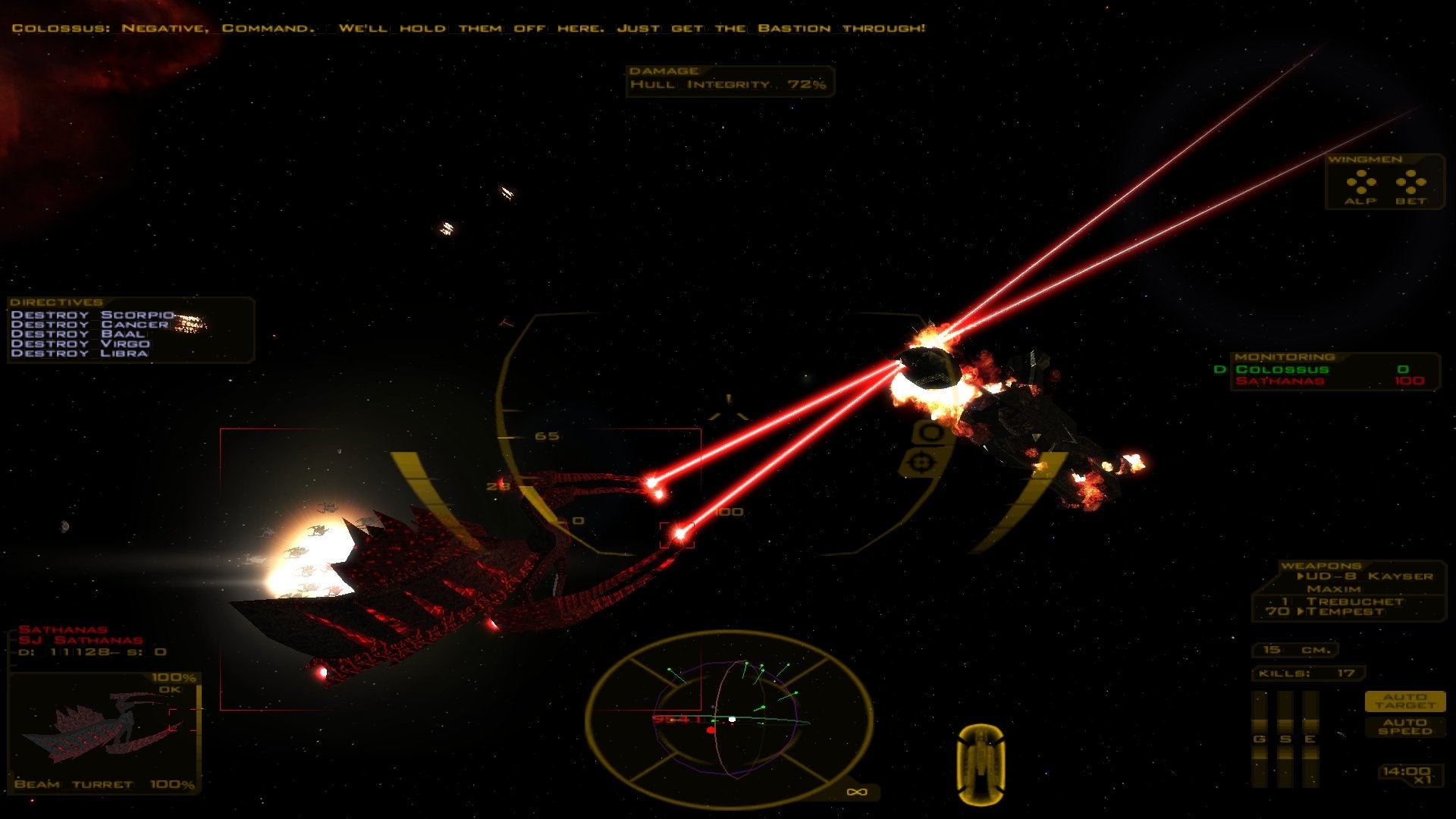Open the Damage panel header
Viewport: 1456px width, 819px height.
664,70
